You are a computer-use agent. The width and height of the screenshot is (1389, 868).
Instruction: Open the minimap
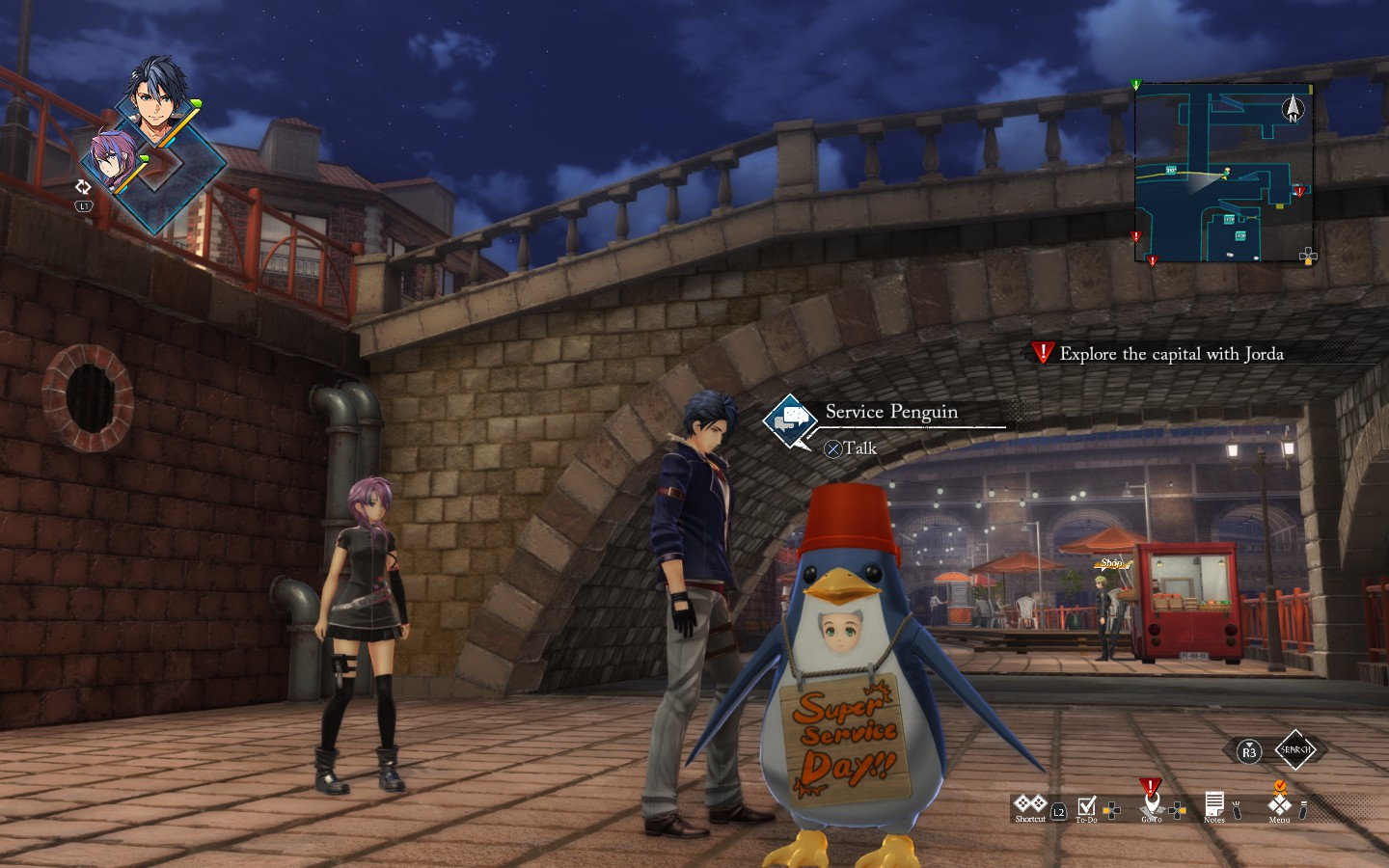click(1223, 174)
